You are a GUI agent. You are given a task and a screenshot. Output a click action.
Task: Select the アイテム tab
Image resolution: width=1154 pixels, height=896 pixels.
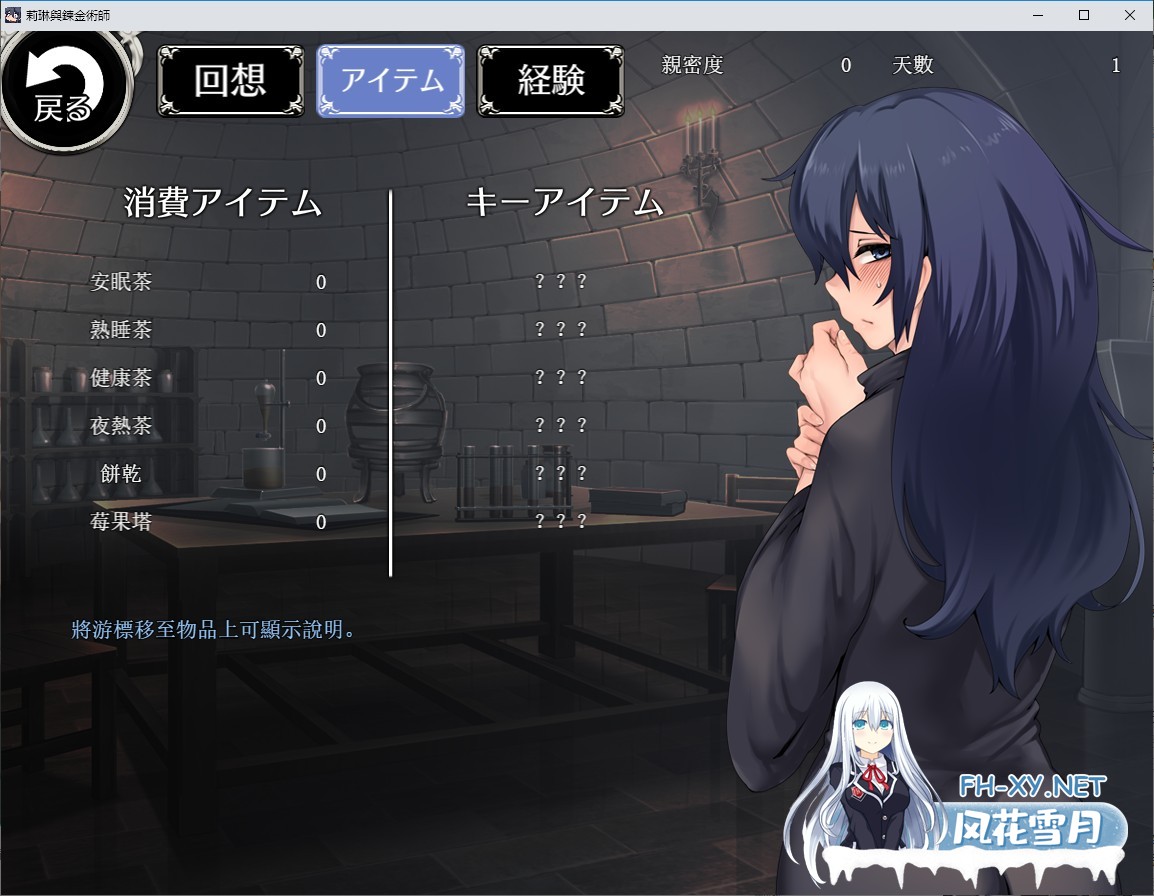tap(391, 81)
